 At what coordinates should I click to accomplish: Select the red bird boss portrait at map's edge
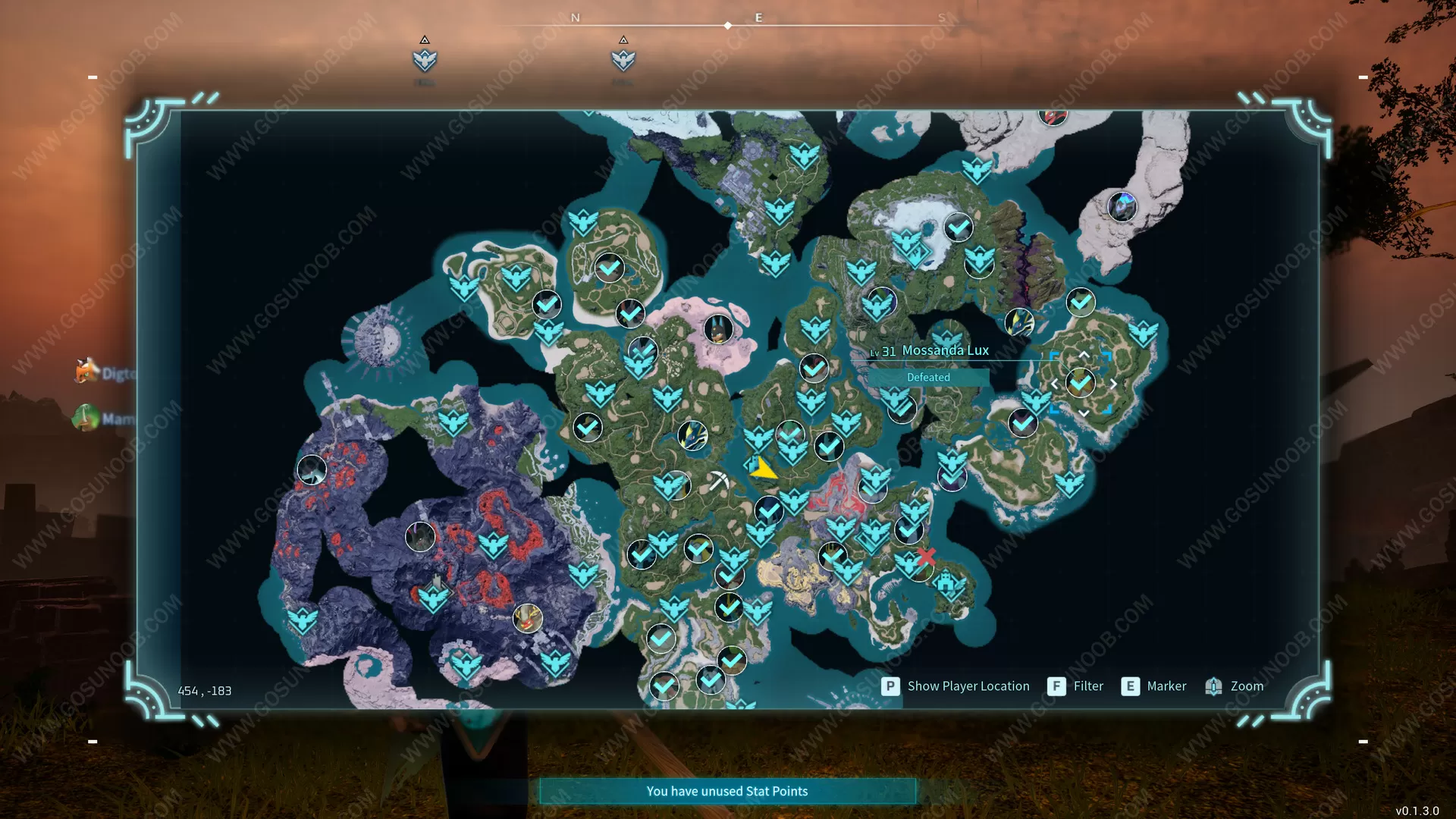[x=1053, y=116]
